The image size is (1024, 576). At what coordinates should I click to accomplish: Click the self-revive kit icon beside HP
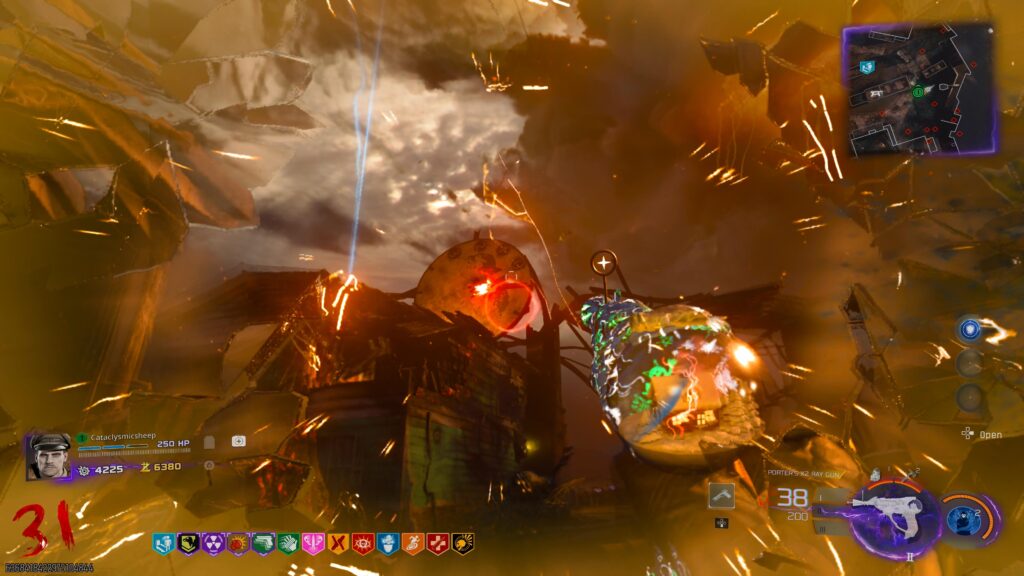[238, 441]
